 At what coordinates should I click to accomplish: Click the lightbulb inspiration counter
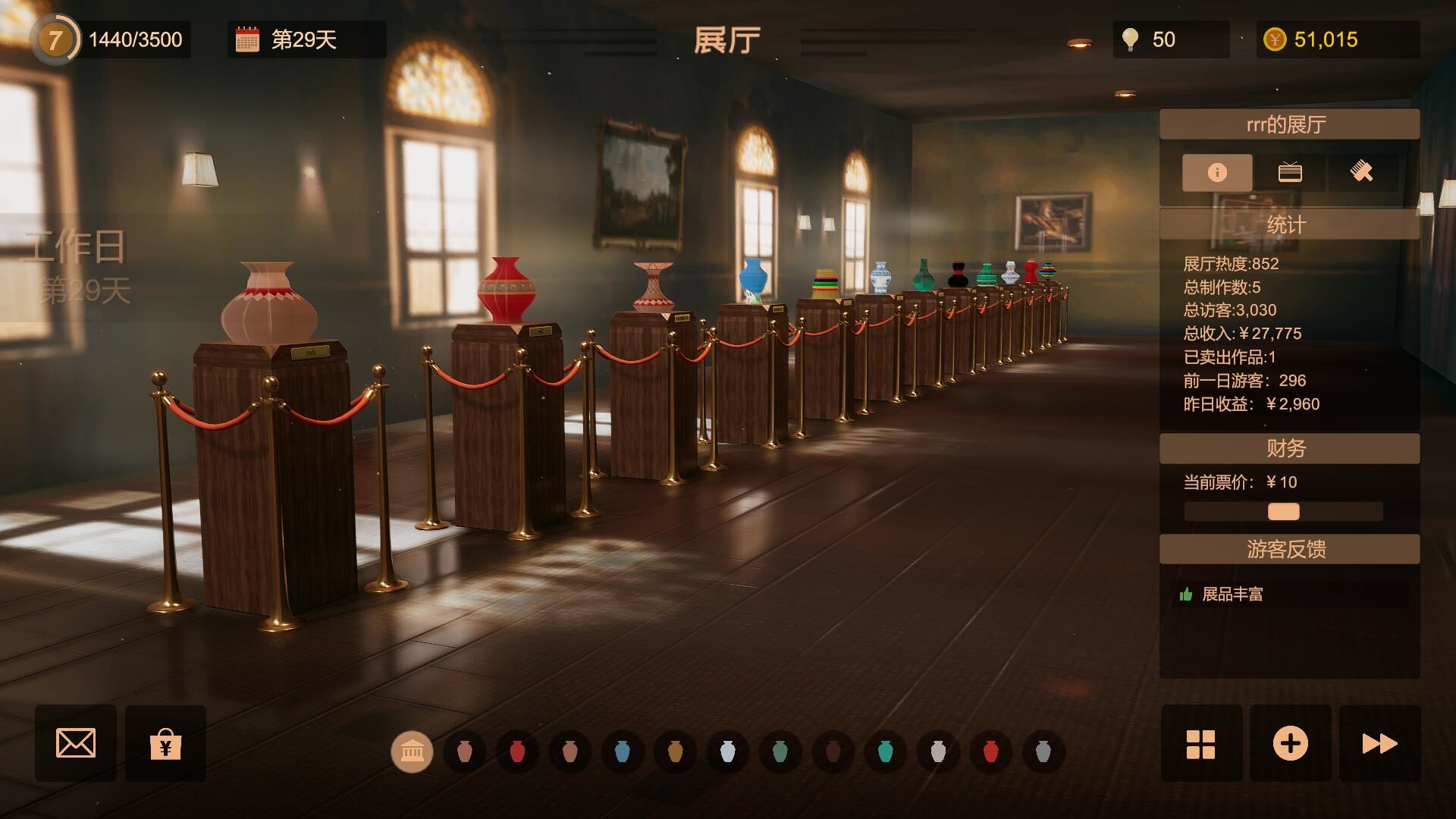point(1131,39)
